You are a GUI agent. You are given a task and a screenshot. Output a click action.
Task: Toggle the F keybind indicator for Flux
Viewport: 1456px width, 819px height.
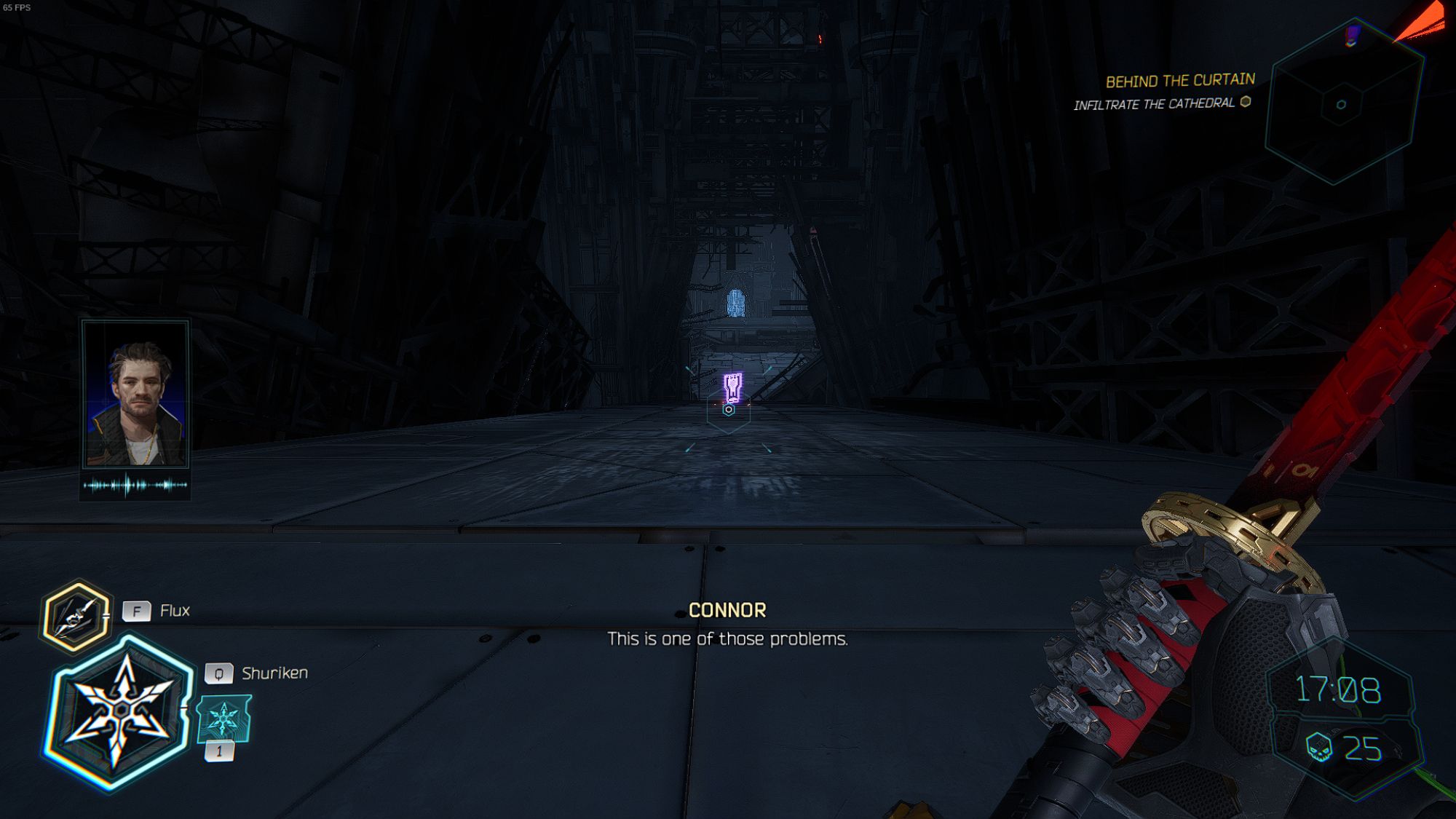[137, 610]
